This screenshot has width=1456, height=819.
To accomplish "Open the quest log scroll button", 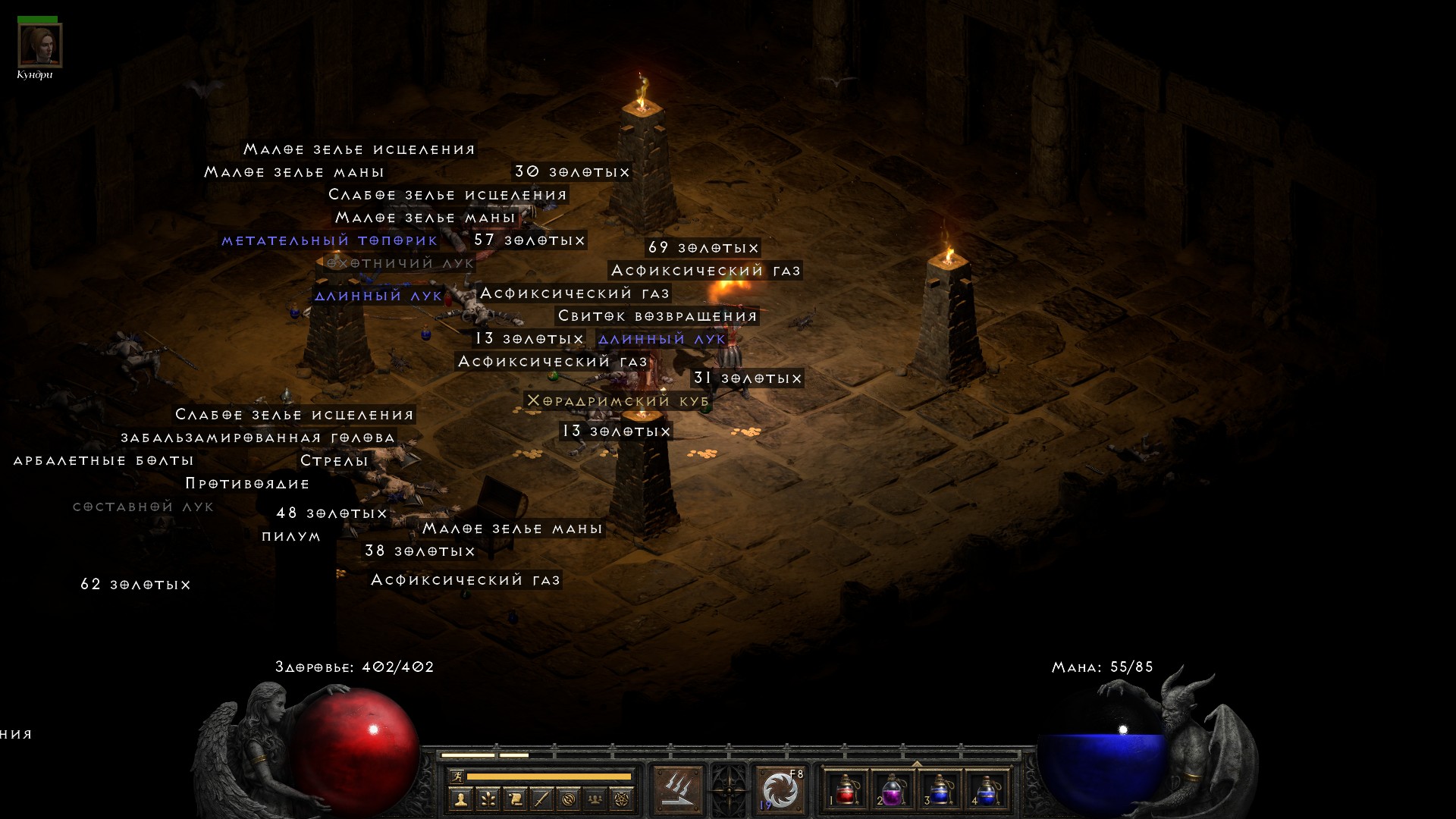I will pos(515,799).
